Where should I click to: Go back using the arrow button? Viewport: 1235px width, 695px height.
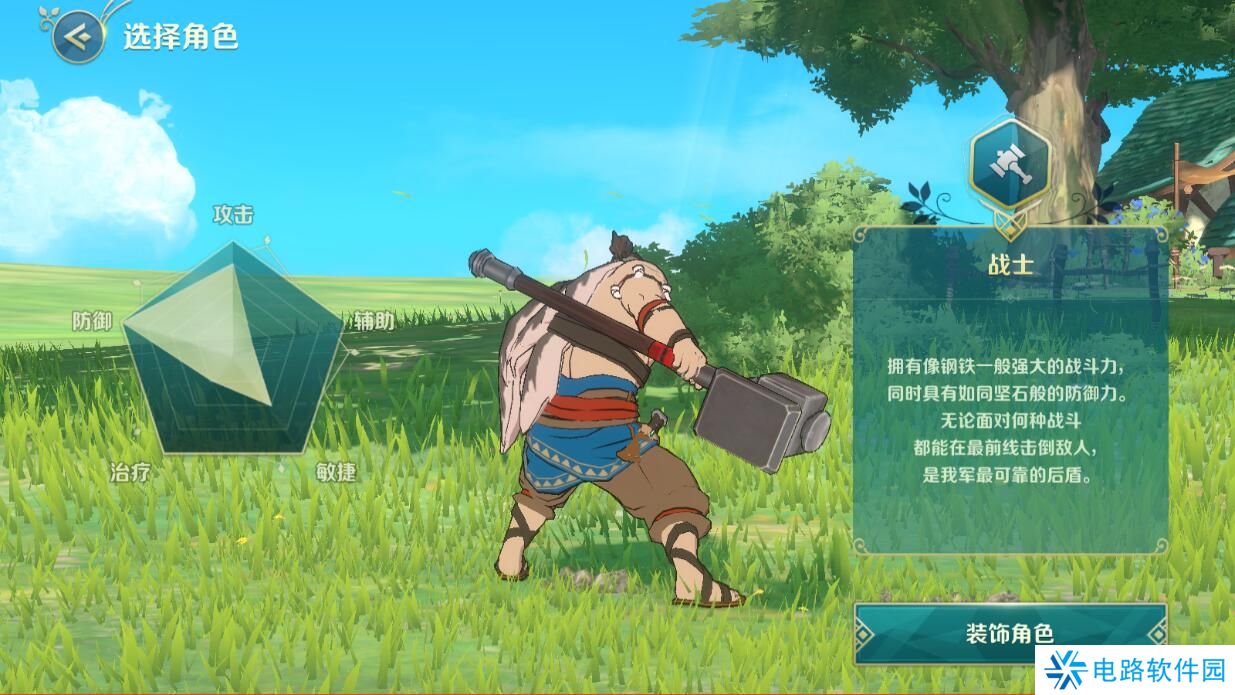pyautogui.click(x=80, y=37)
